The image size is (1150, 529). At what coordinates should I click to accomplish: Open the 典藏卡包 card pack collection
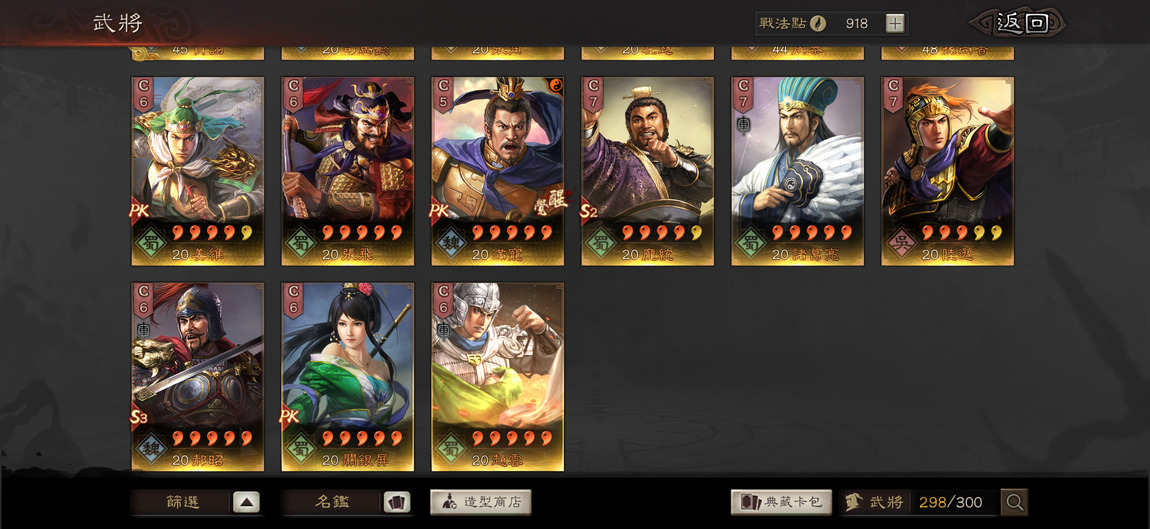click(x=781, y=502)
